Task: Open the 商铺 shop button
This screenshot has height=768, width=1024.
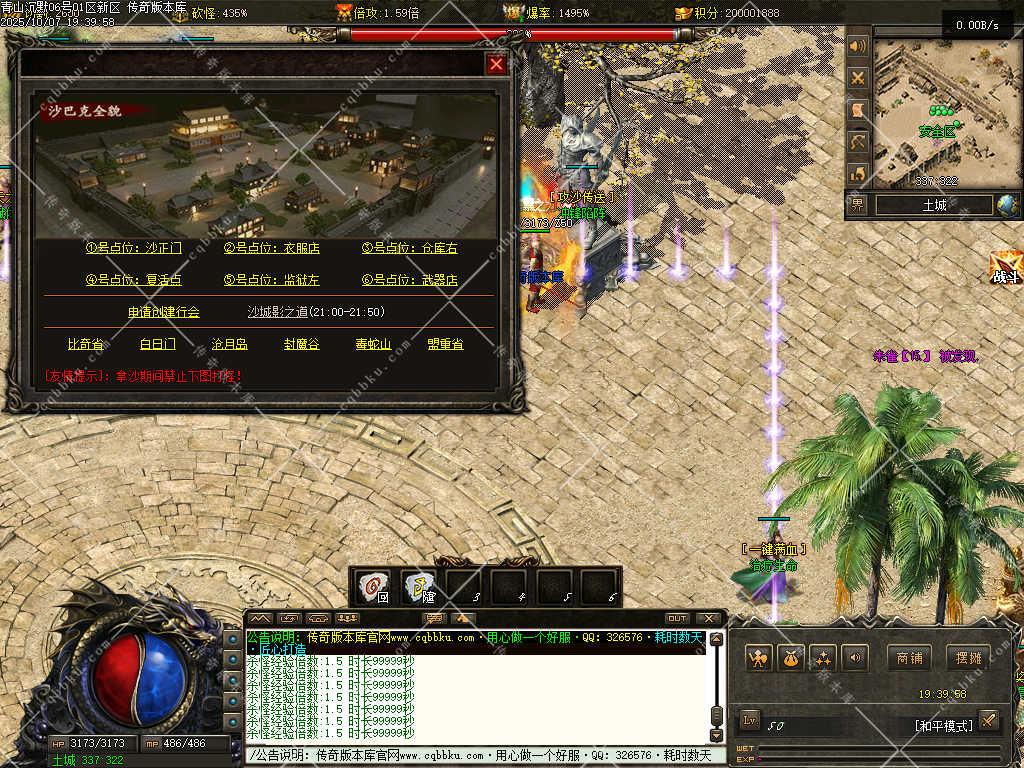Action: click(x=909, y=658)
